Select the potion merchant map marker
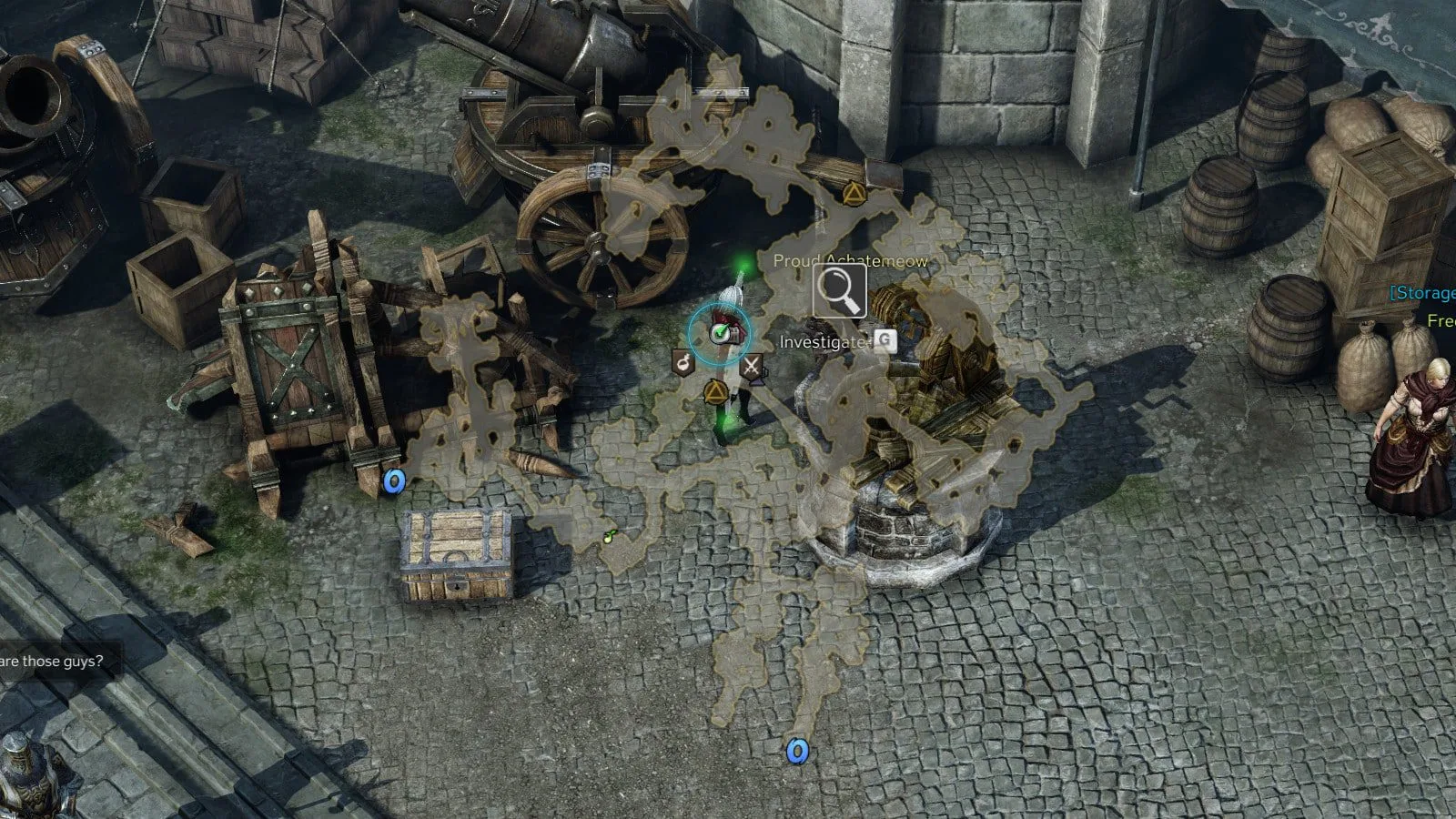 click(x=682, y=362)
